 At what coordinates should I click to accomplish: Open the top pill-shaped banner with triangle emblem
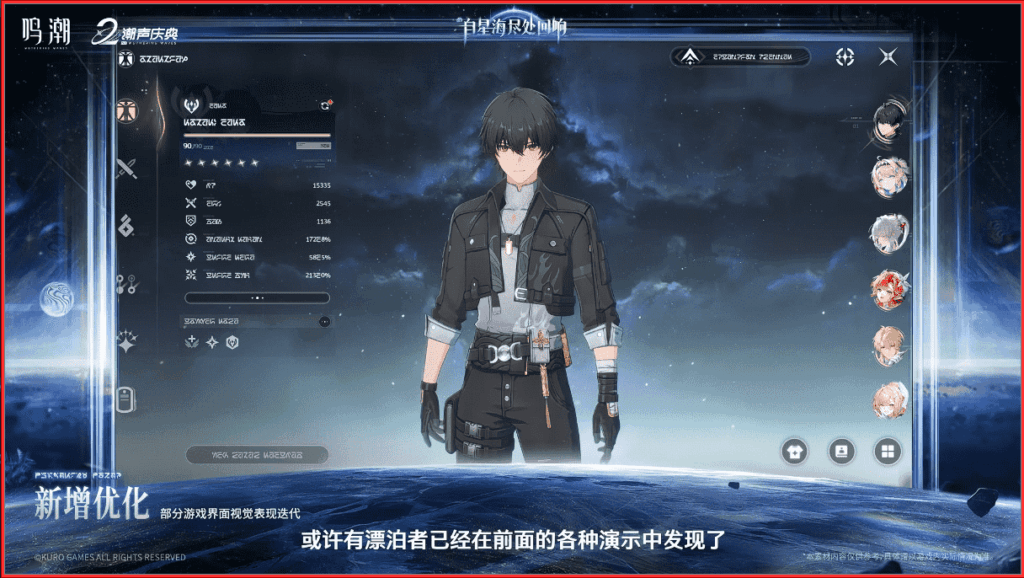740,57
